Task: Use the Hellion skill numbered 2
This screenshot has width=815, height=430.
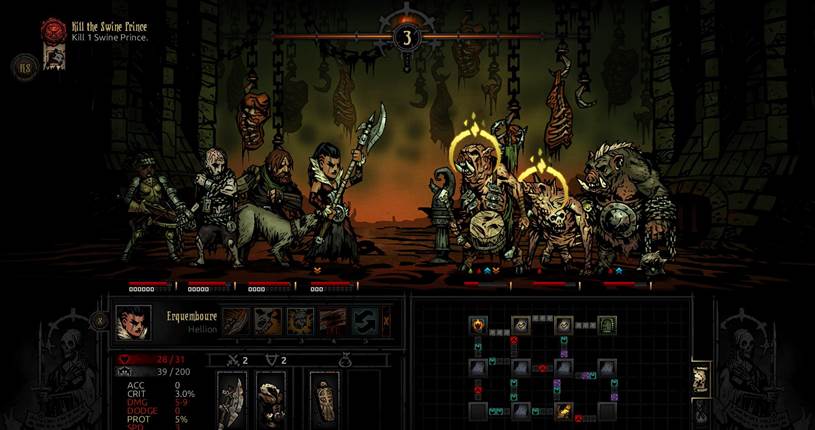Action: pos(268,321)
